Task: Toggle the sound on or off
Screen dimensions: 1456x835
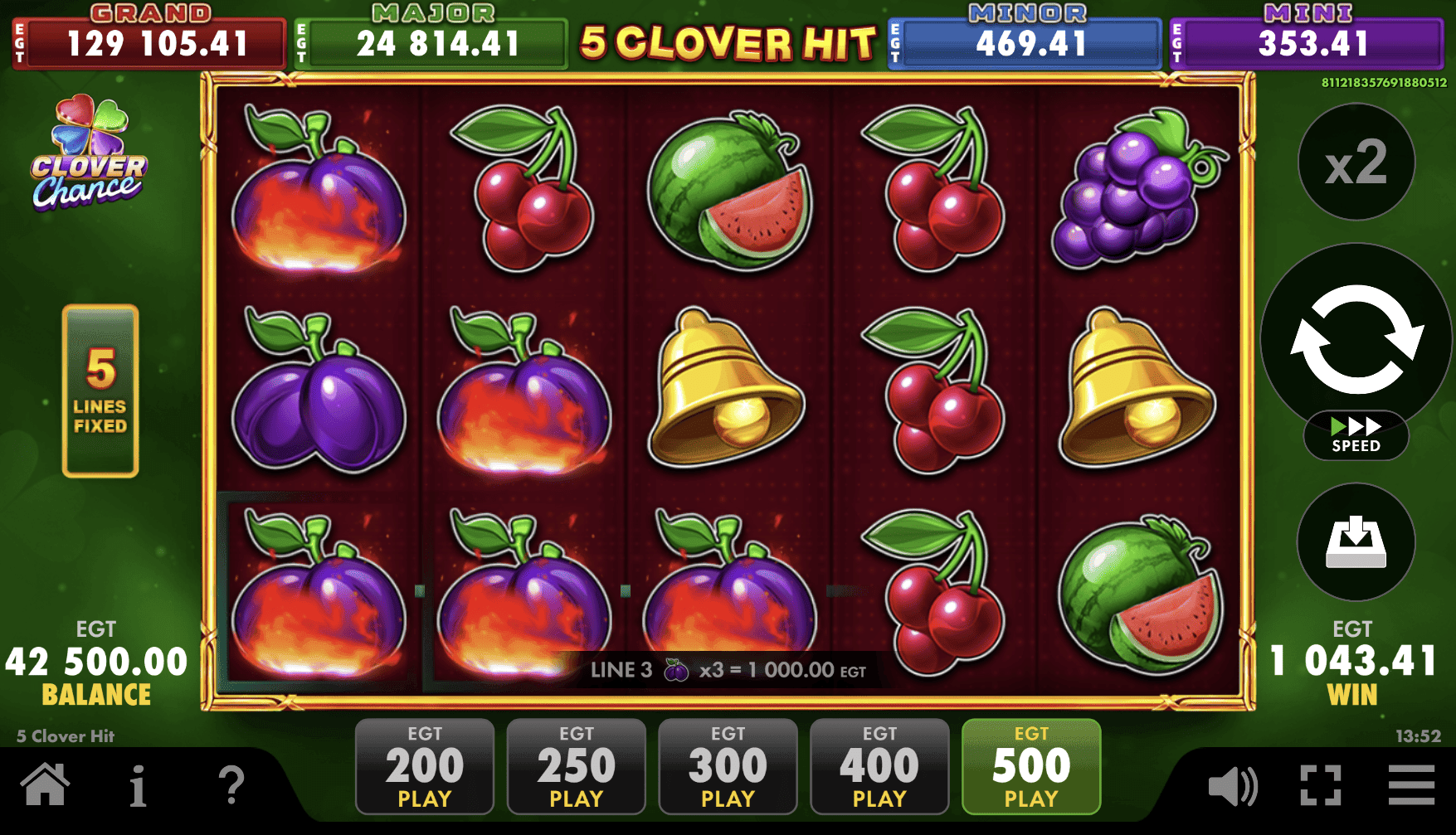Action: pyautogui.click(x=1233, y=784)
